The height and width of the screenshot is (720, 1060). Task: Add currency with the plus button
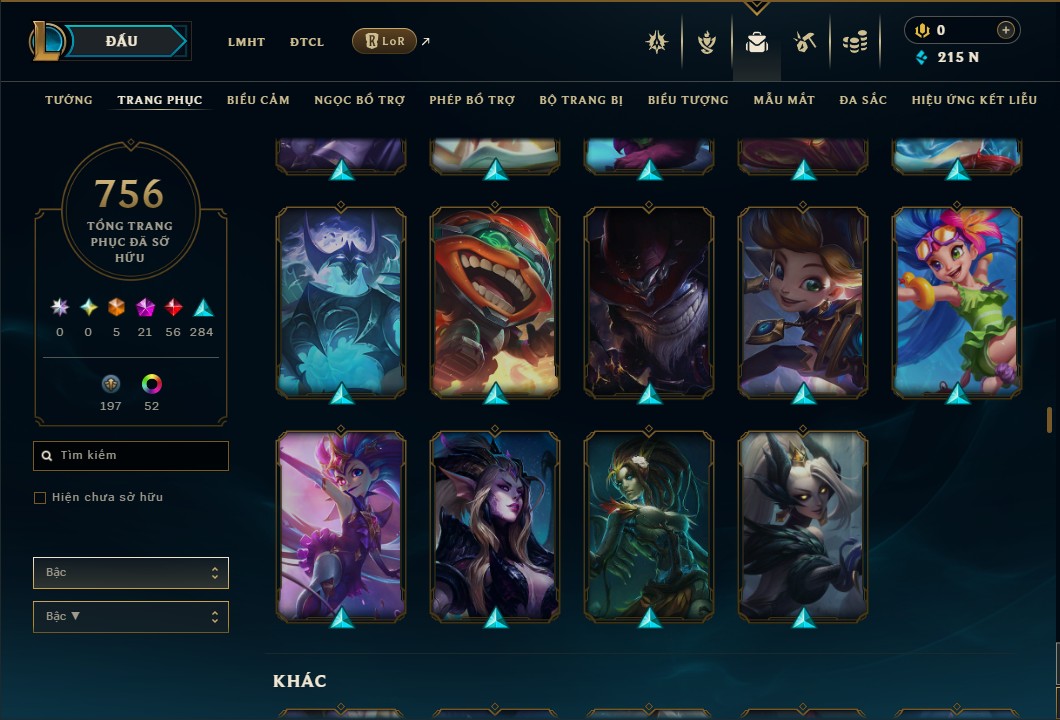pos(1005,30)
